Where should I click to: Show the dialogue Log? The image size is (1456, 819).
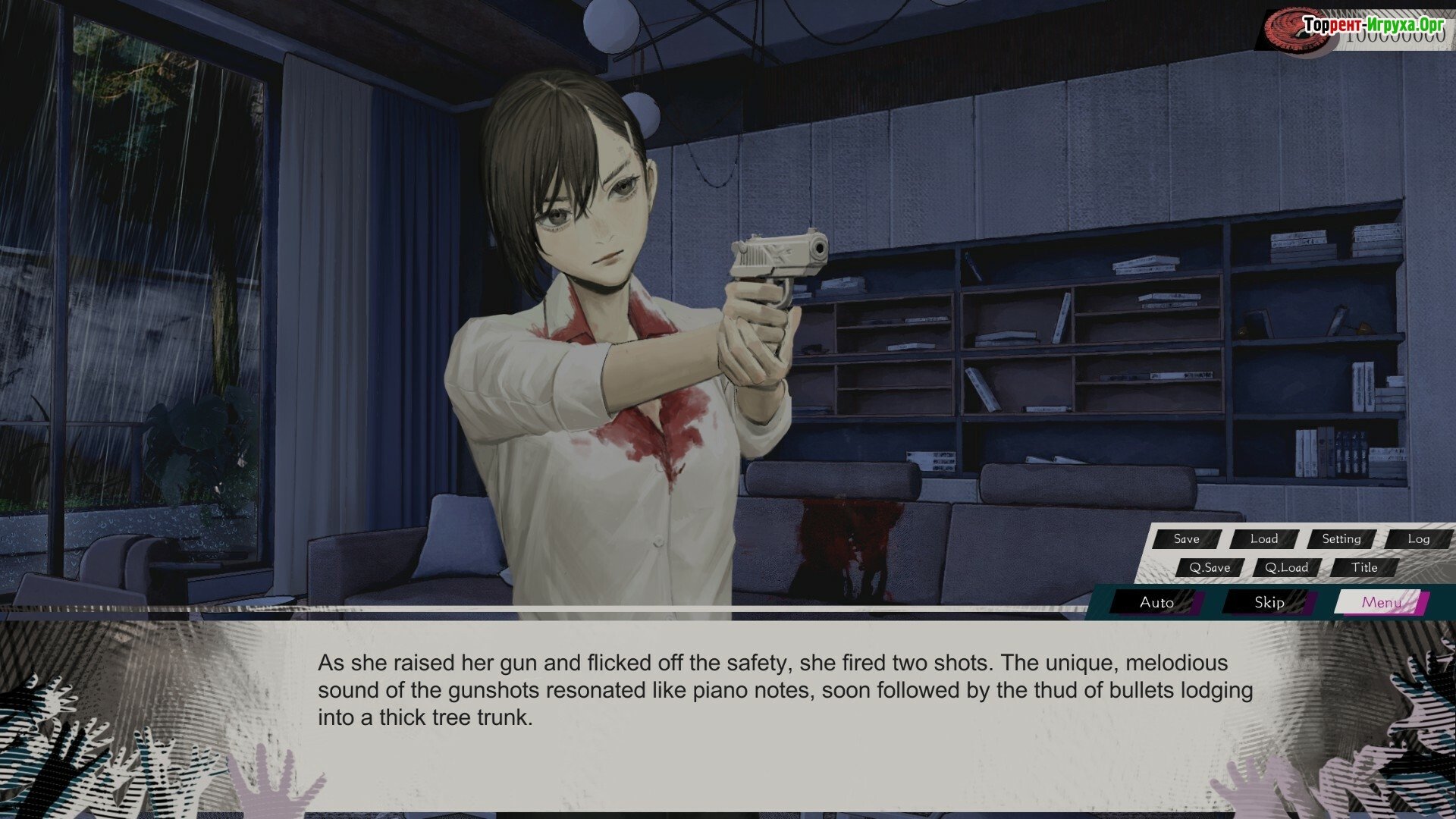[1419, 539]
